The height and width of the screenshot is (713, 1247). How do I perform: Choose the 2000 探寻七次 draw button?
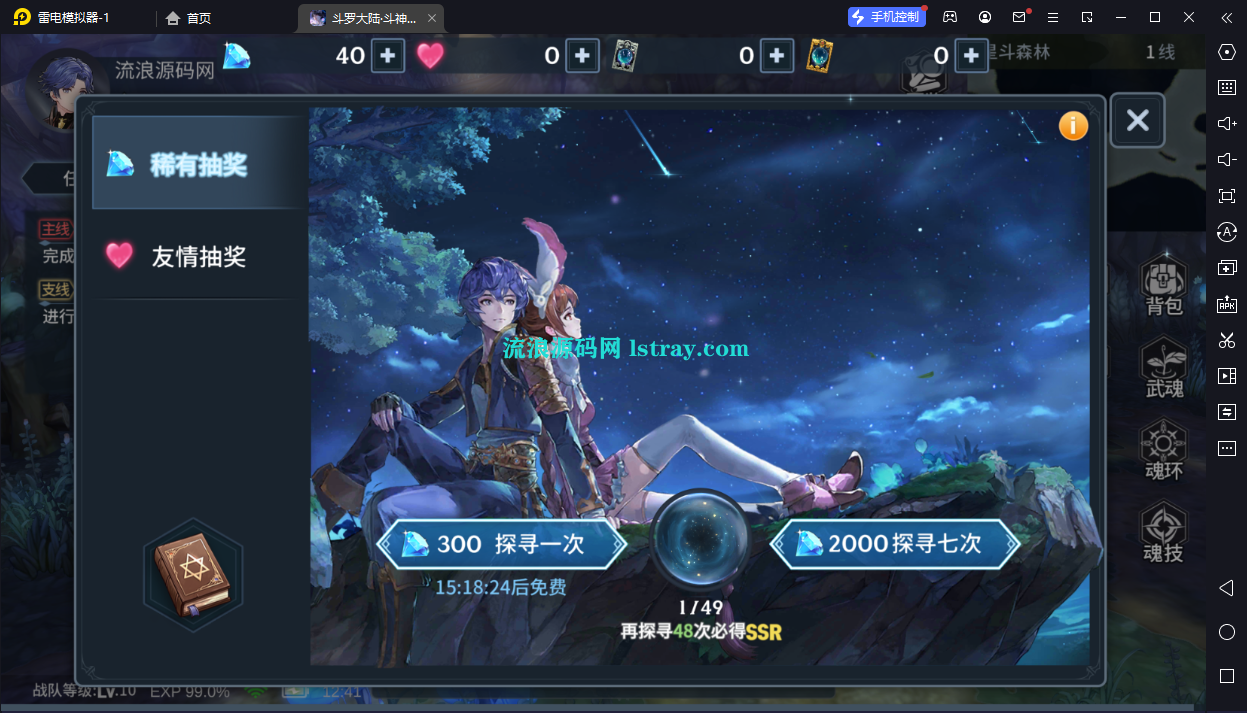point(896,544)
